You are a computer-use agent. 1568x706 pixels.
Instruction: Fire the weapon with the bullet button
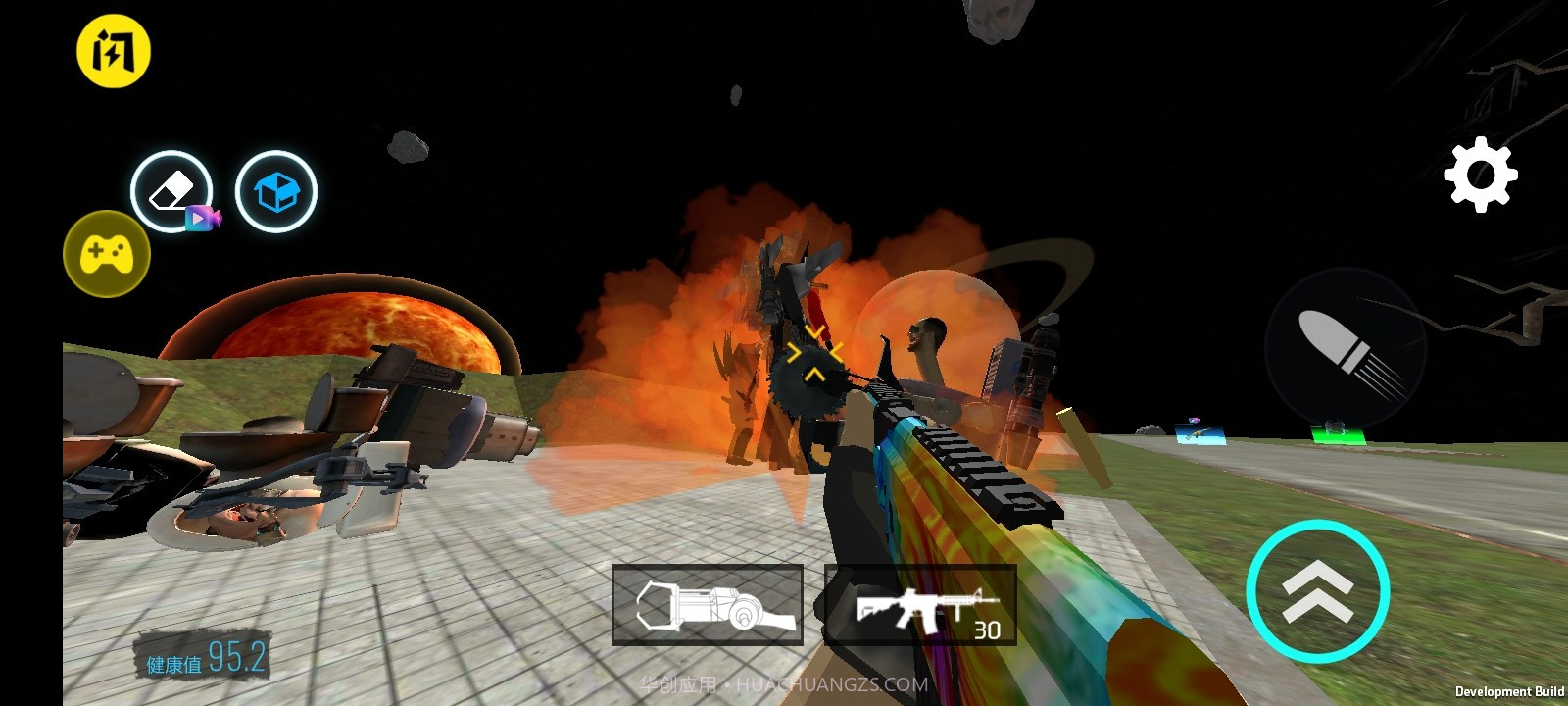click(1345, 349)
